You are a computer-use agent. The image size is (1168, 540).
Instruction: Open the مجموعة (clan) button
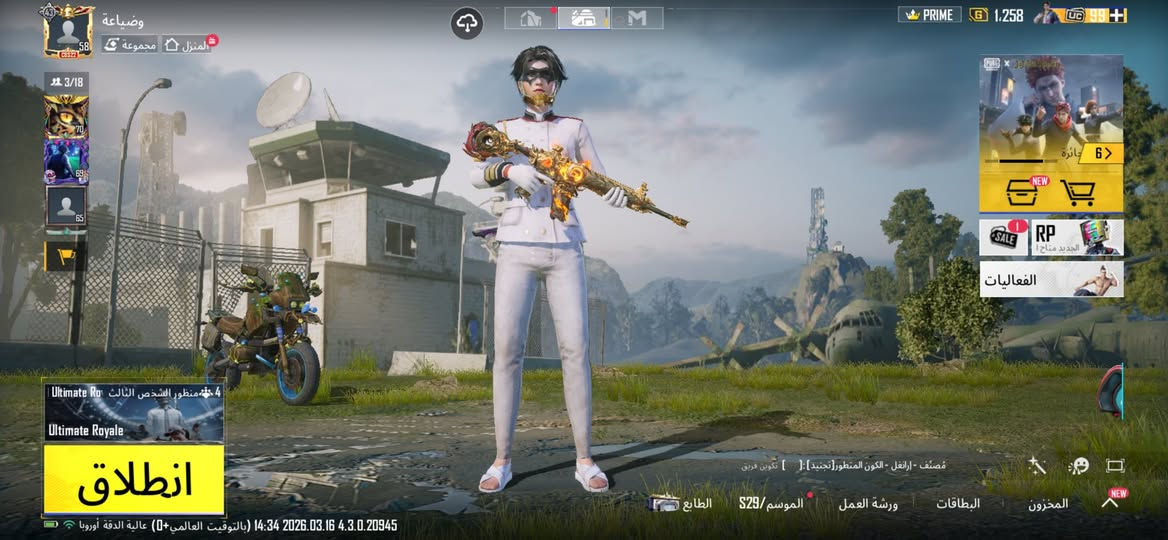coord(130,45)
